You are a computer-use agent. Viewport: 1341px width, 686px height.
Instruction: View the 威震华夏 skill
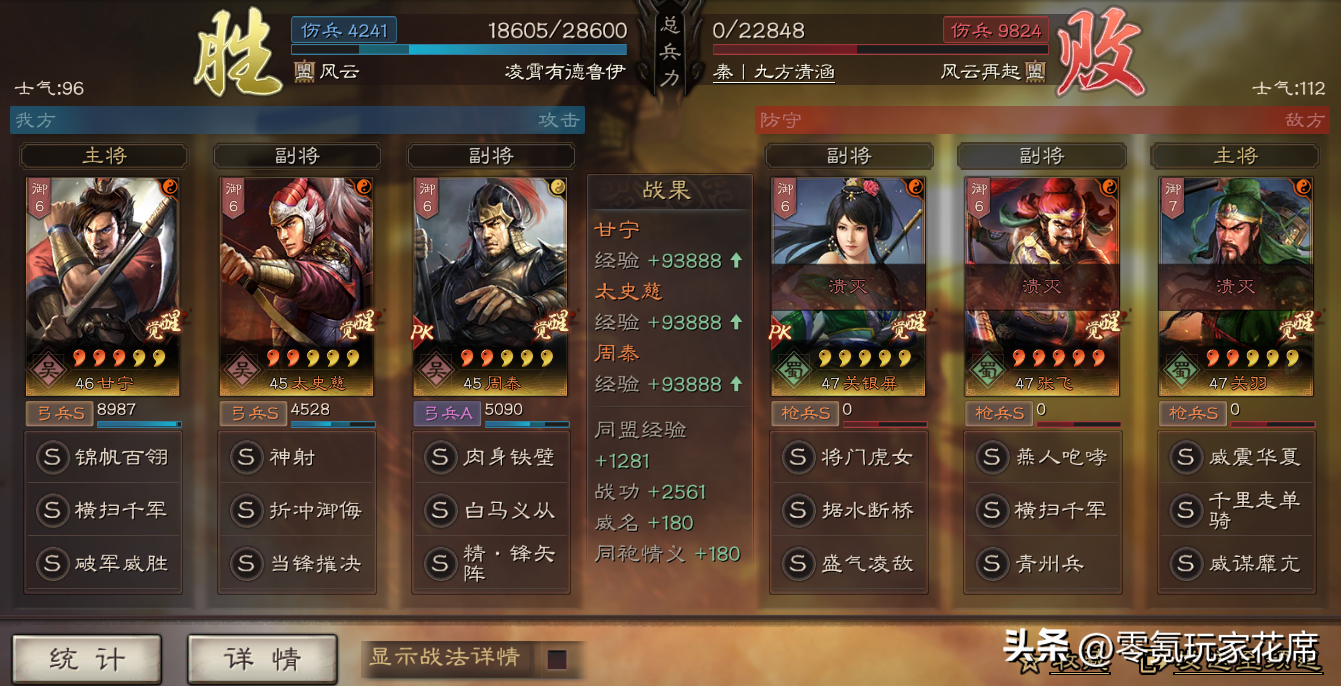(x=1236, y=457)
